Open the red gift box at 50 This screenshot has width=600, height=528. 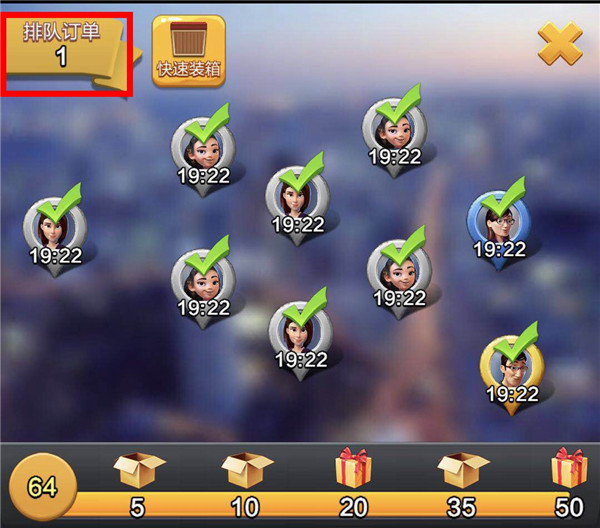[x=570, y=469]
